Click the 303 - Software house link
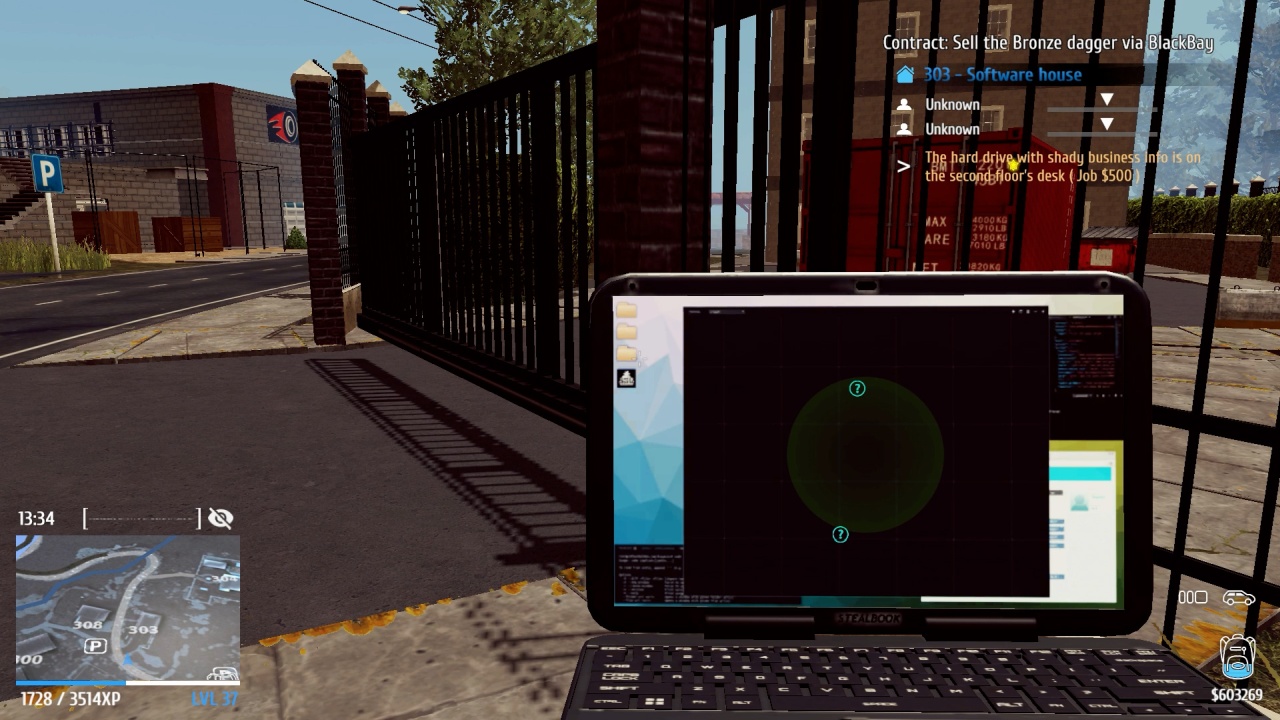Screen dimensions: 1280x720 click(1000, 74)
